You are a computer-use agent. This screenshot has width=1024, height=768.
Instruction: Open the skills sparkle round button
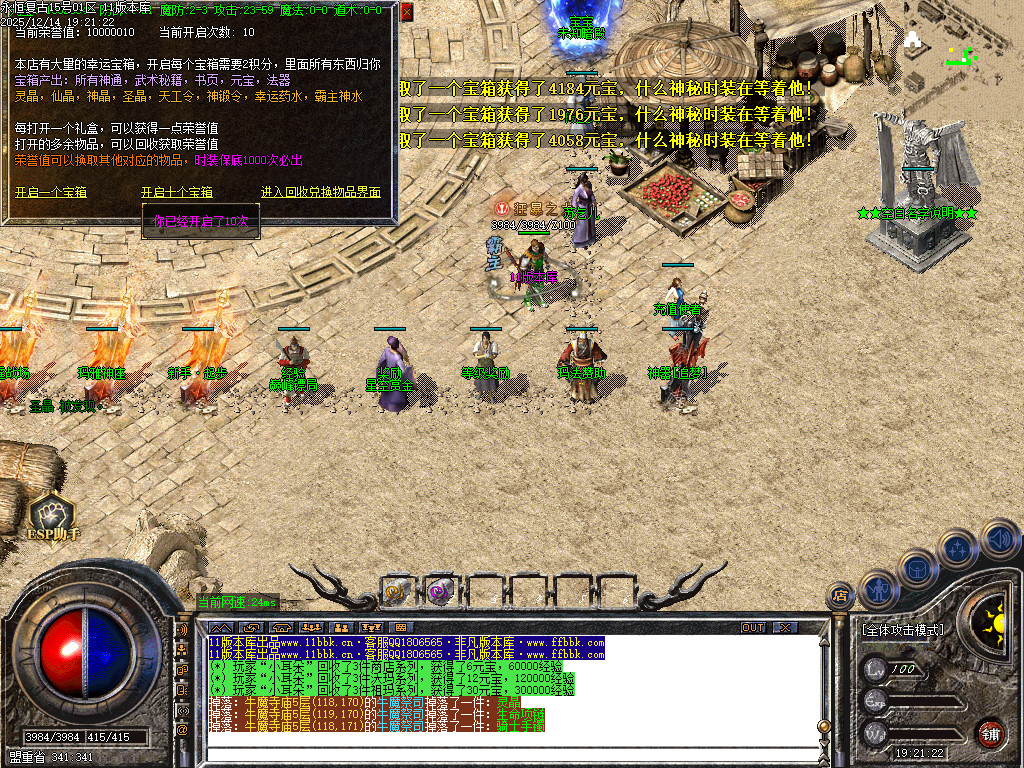957,548
